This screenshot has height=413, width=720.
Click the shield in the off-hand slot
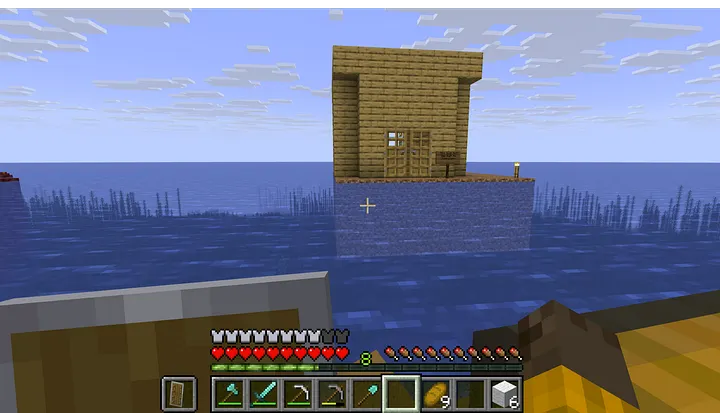(178, 393)
